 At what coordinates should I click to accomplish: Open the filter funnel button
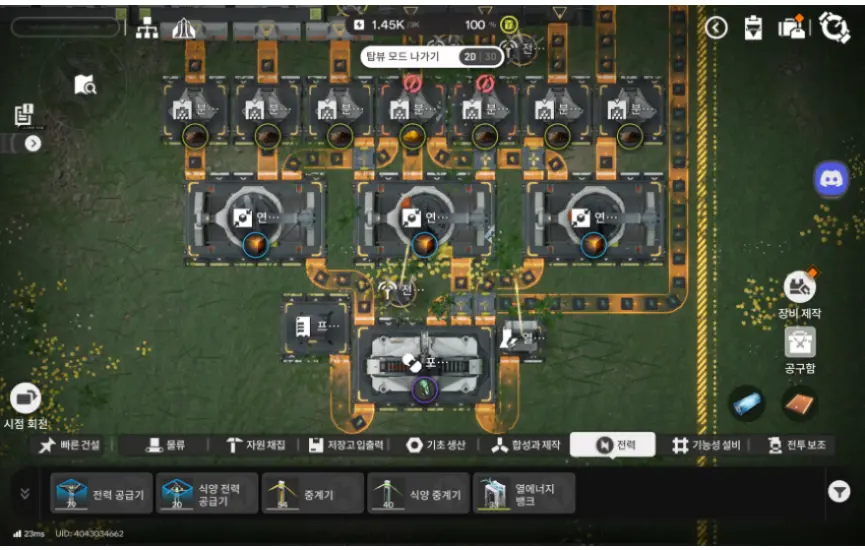point(838,491)
